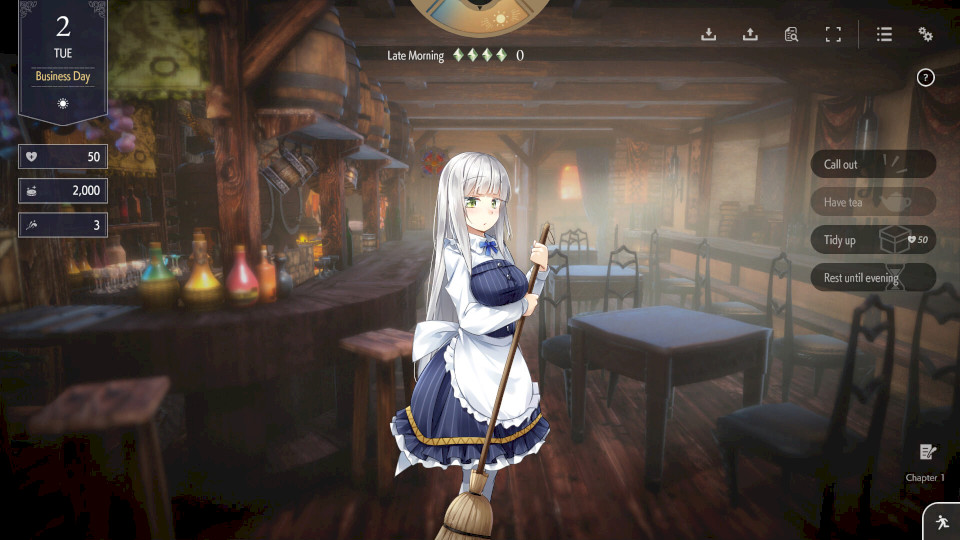
Task: Choose Tidy up action
Action: pyautogui.click(x=872, y=240)
